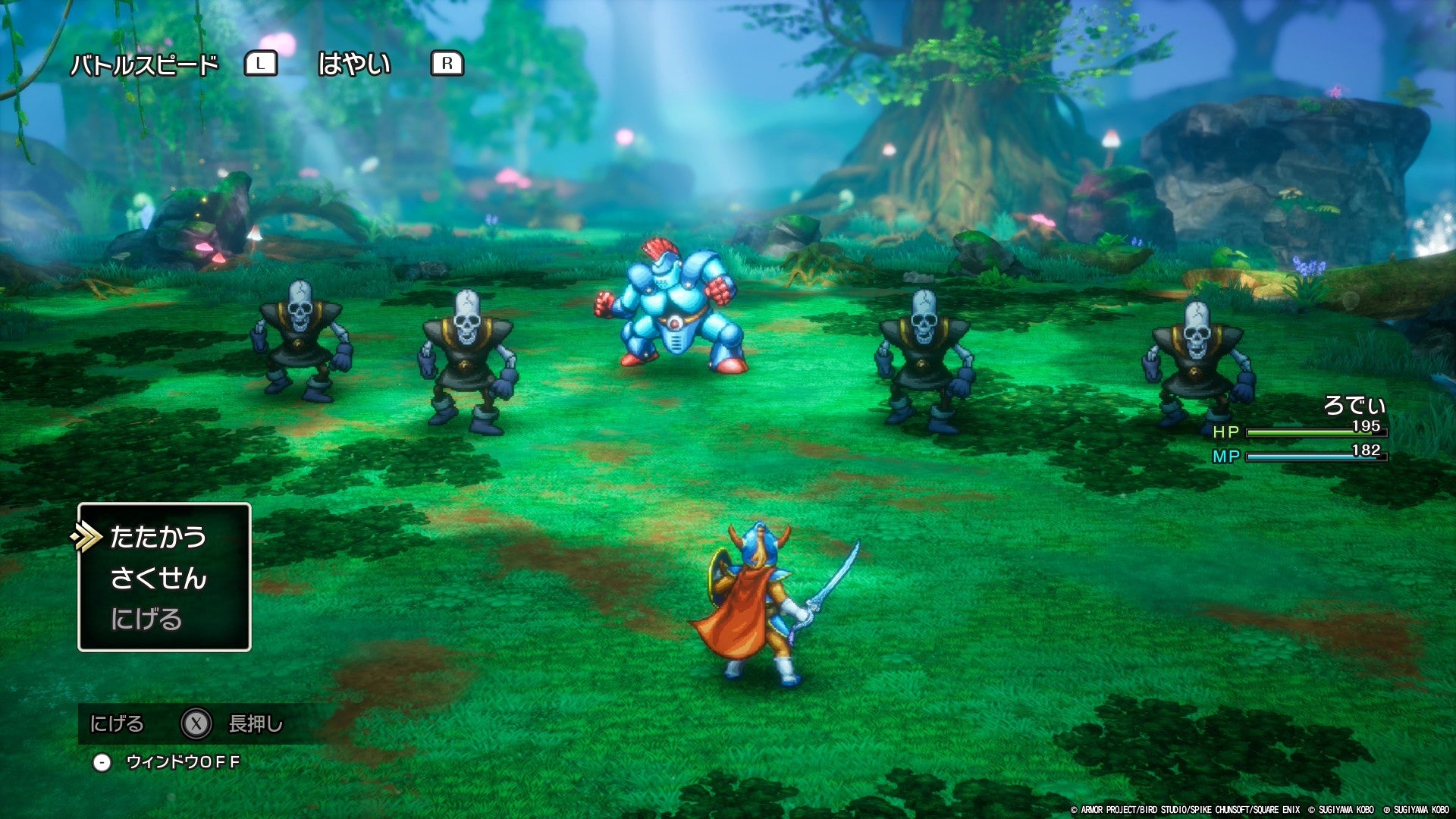This screenshot has width=1456, height=819.
Task: Select たたかう in the battle menu
Action: pos(158,538)
